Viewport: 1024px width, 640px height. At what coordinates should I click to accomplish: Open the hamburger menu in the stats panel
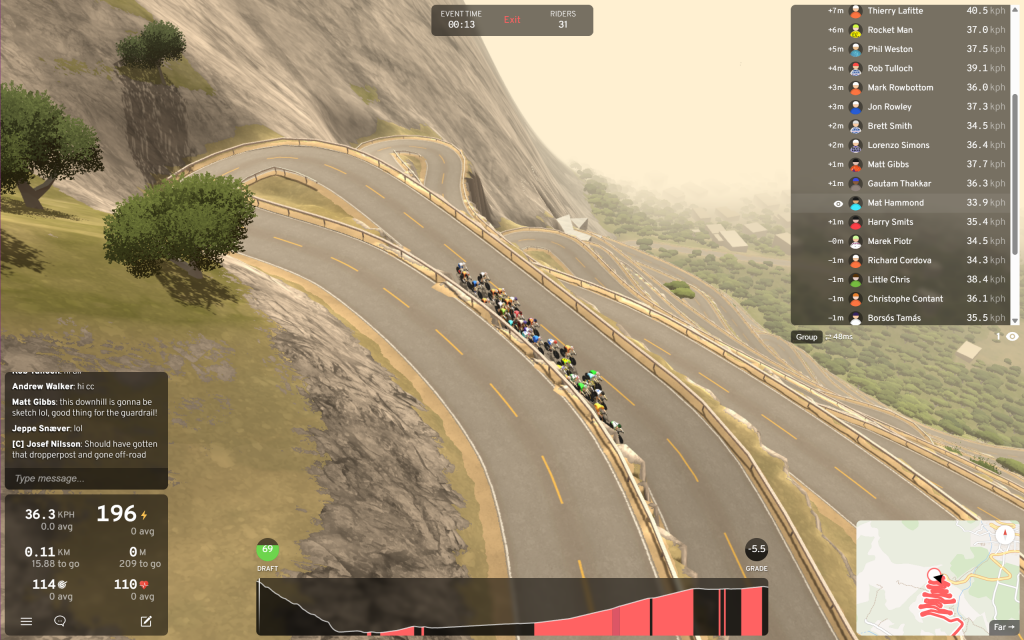click(x=27, y=621)
